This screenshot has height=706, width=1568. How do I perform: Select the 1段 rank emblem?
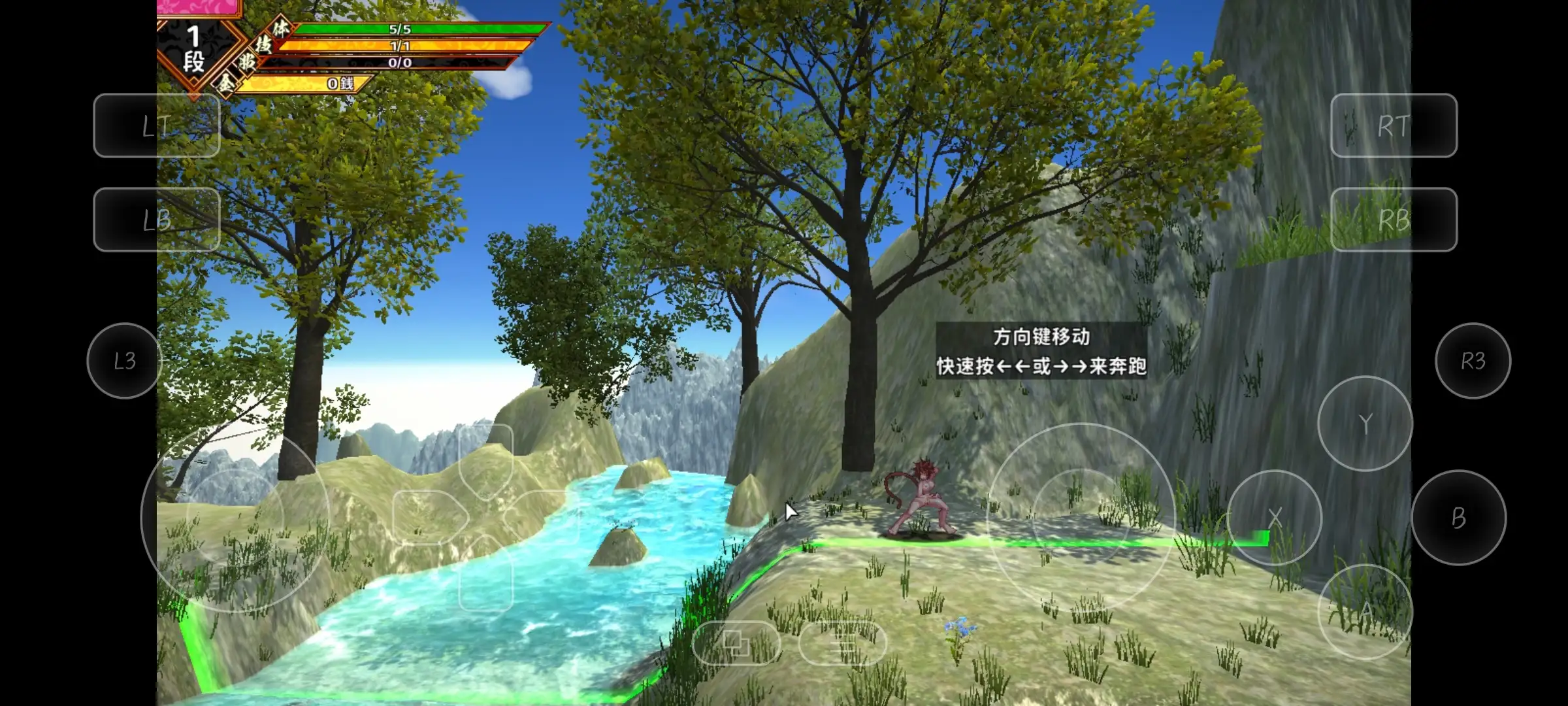pos(194,47)
